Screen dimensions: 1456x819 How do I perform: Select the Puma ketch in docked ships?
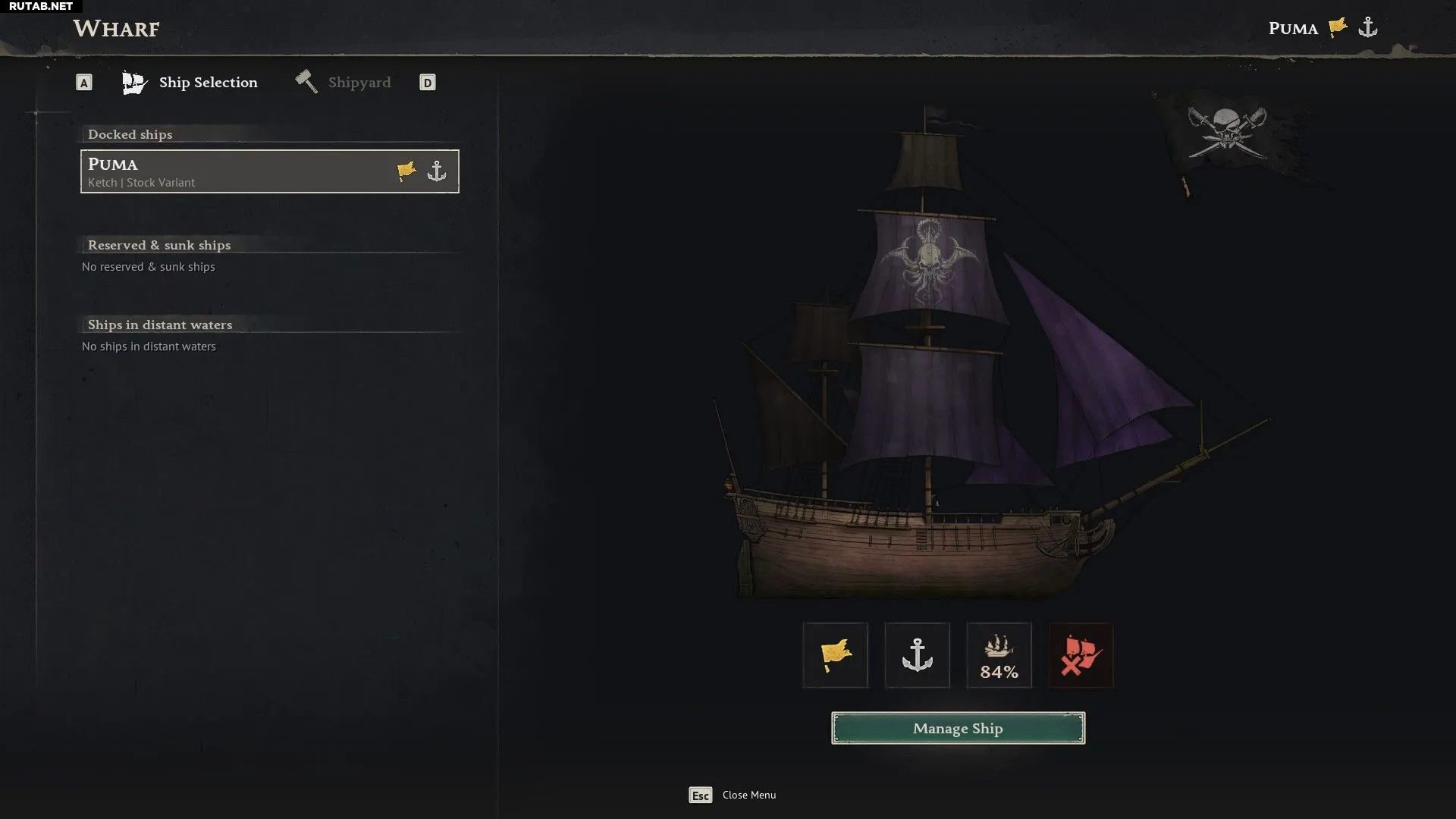pyautogui.click(x=269, y=171)
